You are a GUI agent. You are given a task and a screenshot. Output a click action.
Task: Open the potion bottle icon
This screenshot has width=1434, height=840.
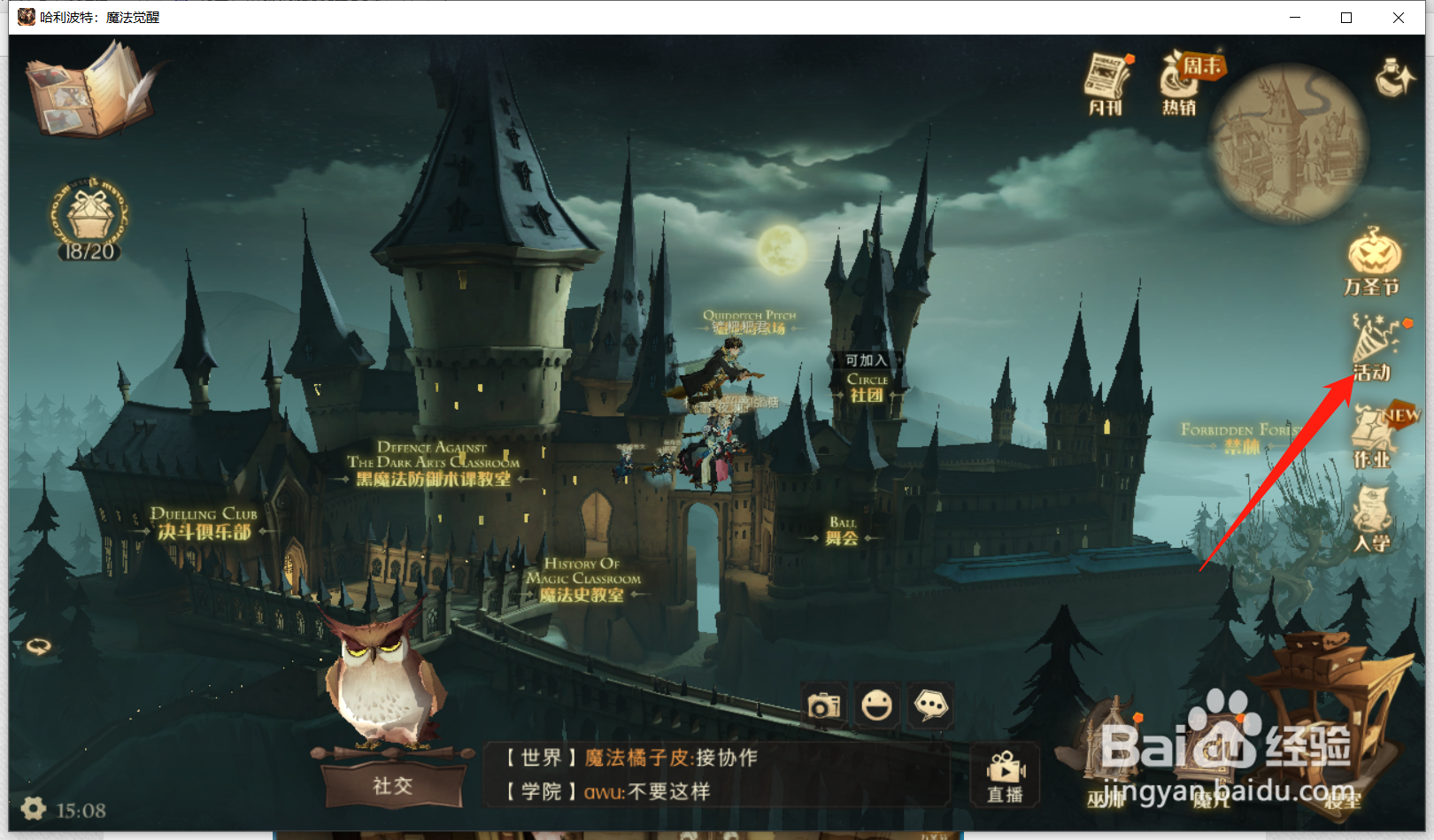1396,77
